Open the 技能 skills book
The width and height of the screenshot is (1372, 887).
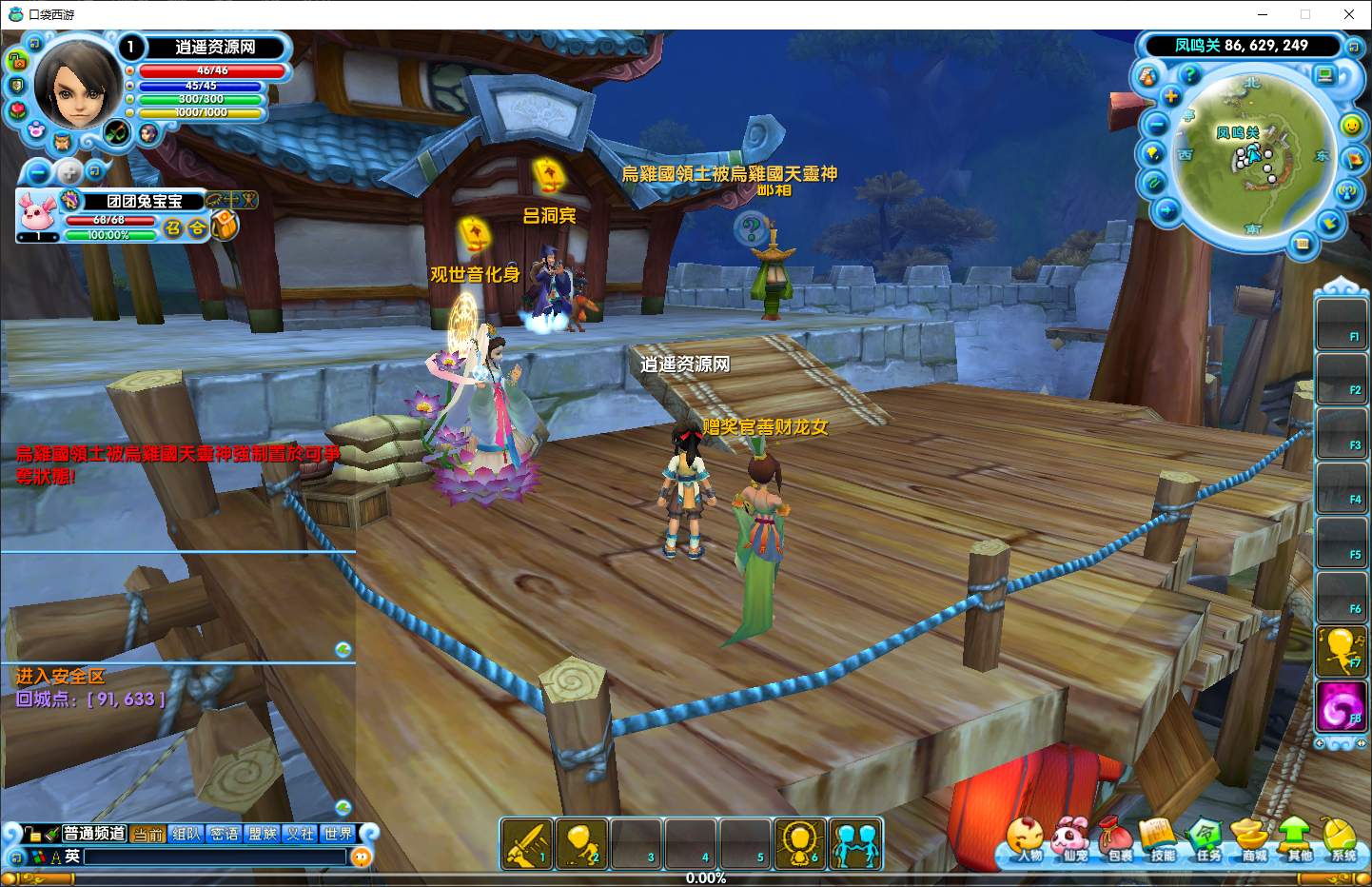tap(1161, 839)
